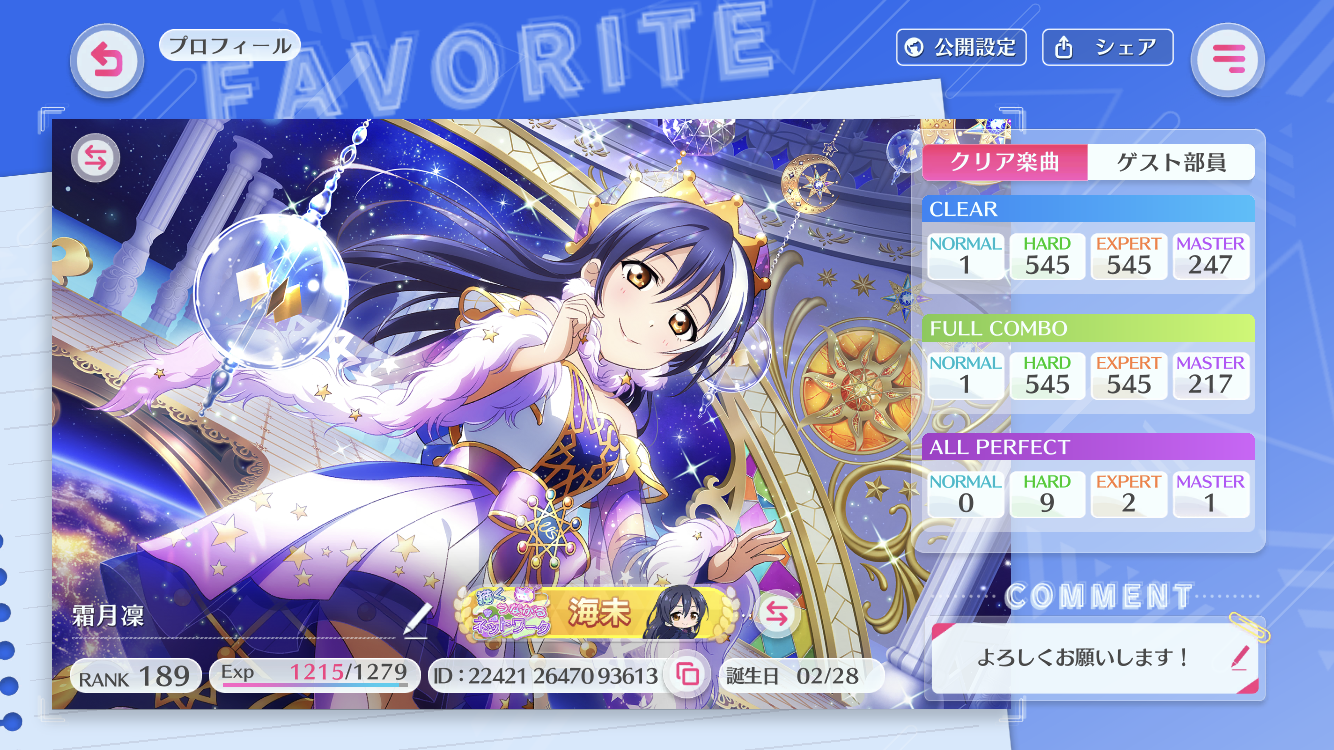Screen dimensions: 1334x750
Task: Open the hamburger main menu
Action: pyautogui.click(x=1227, y=60)
